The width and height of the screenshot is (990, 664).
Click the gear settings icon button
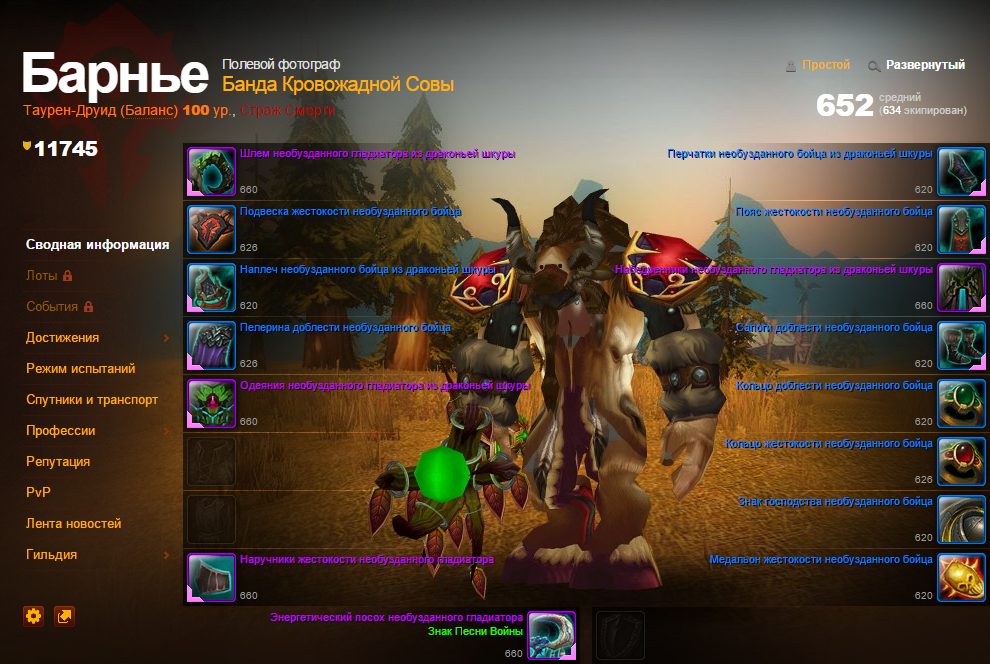[x=34, y=616]
